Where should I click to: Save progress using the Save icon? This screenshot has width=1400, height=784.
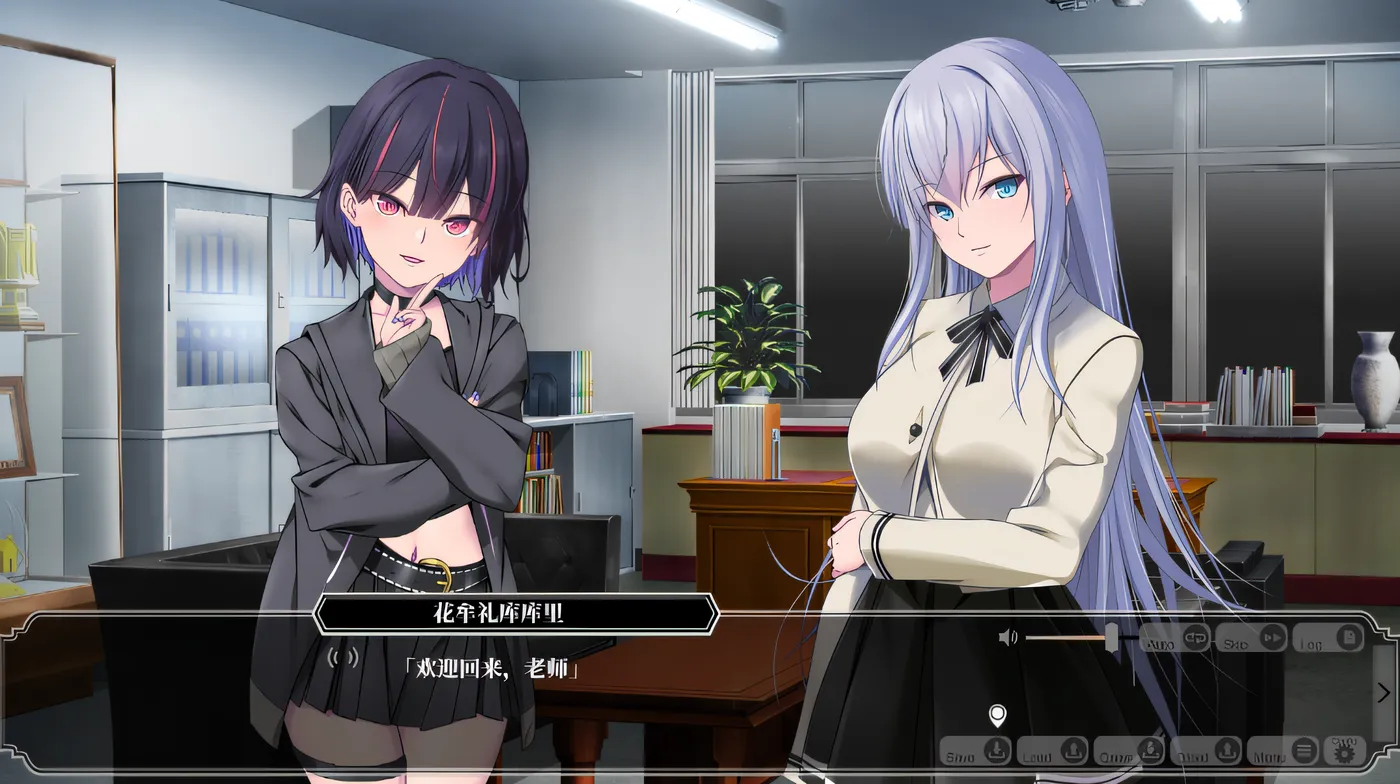997,751
